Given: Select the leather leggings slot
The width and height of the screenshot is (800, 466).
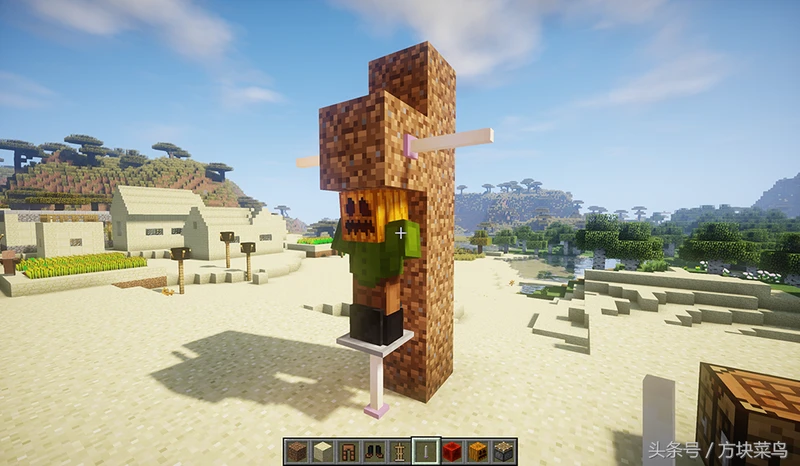Looking at the screenshot, I should click(348, 452).
